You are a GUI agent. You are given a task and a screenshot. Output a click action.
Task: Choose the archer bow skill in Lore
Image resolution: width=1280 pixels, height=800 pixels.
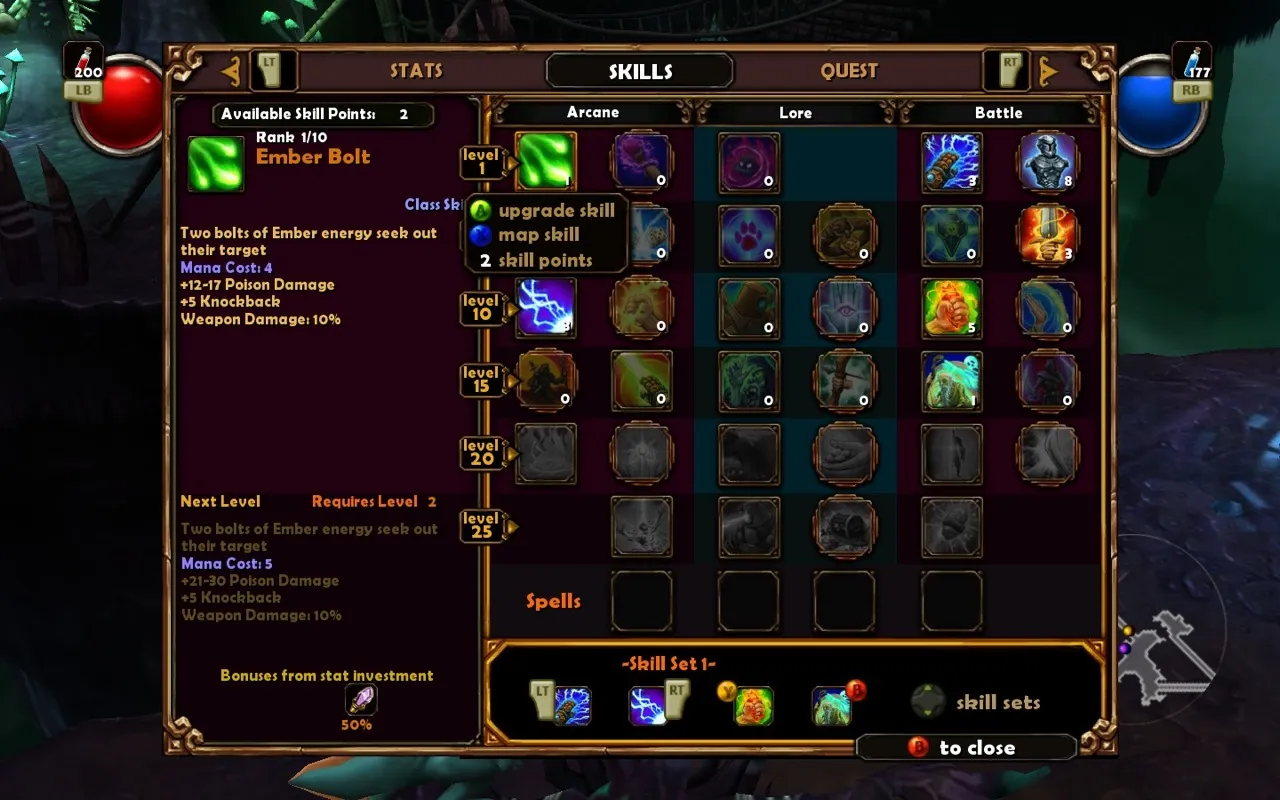845,380
